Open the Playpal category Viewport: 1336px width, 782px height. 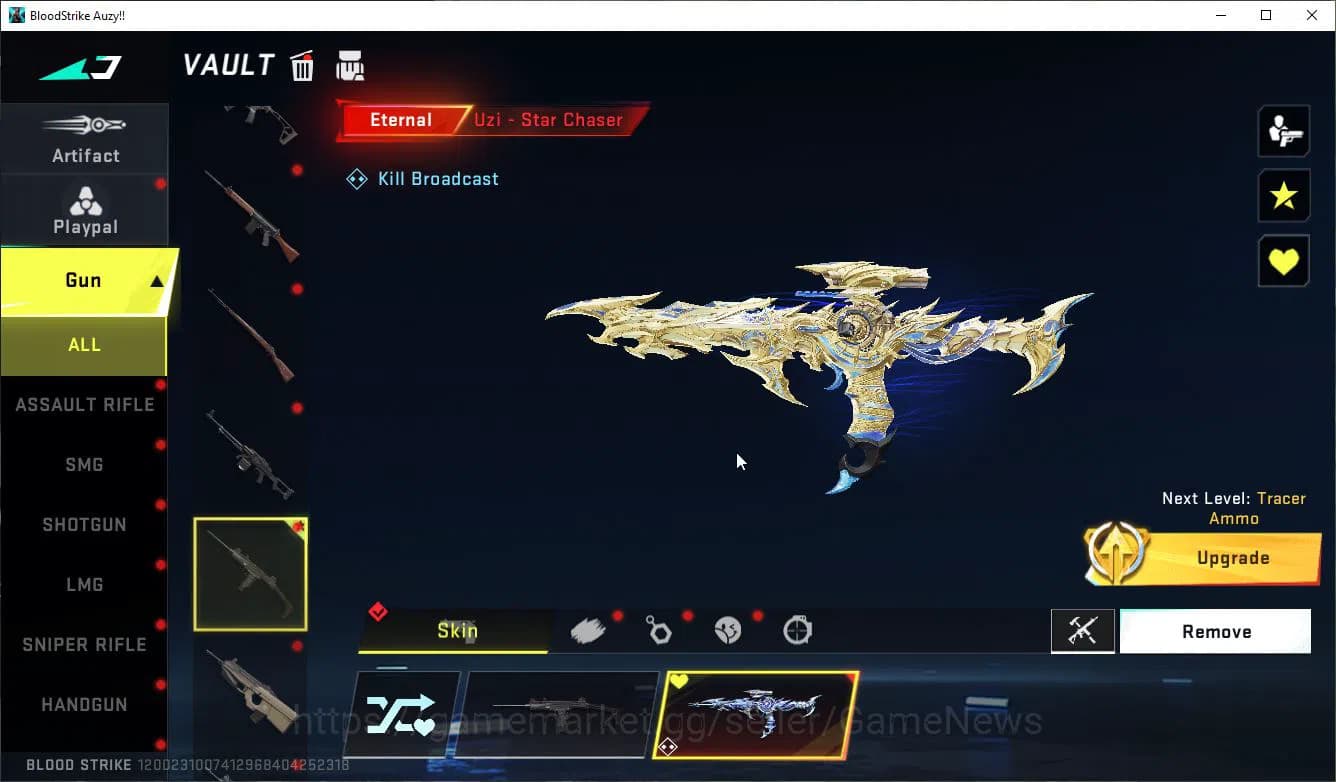85,209
